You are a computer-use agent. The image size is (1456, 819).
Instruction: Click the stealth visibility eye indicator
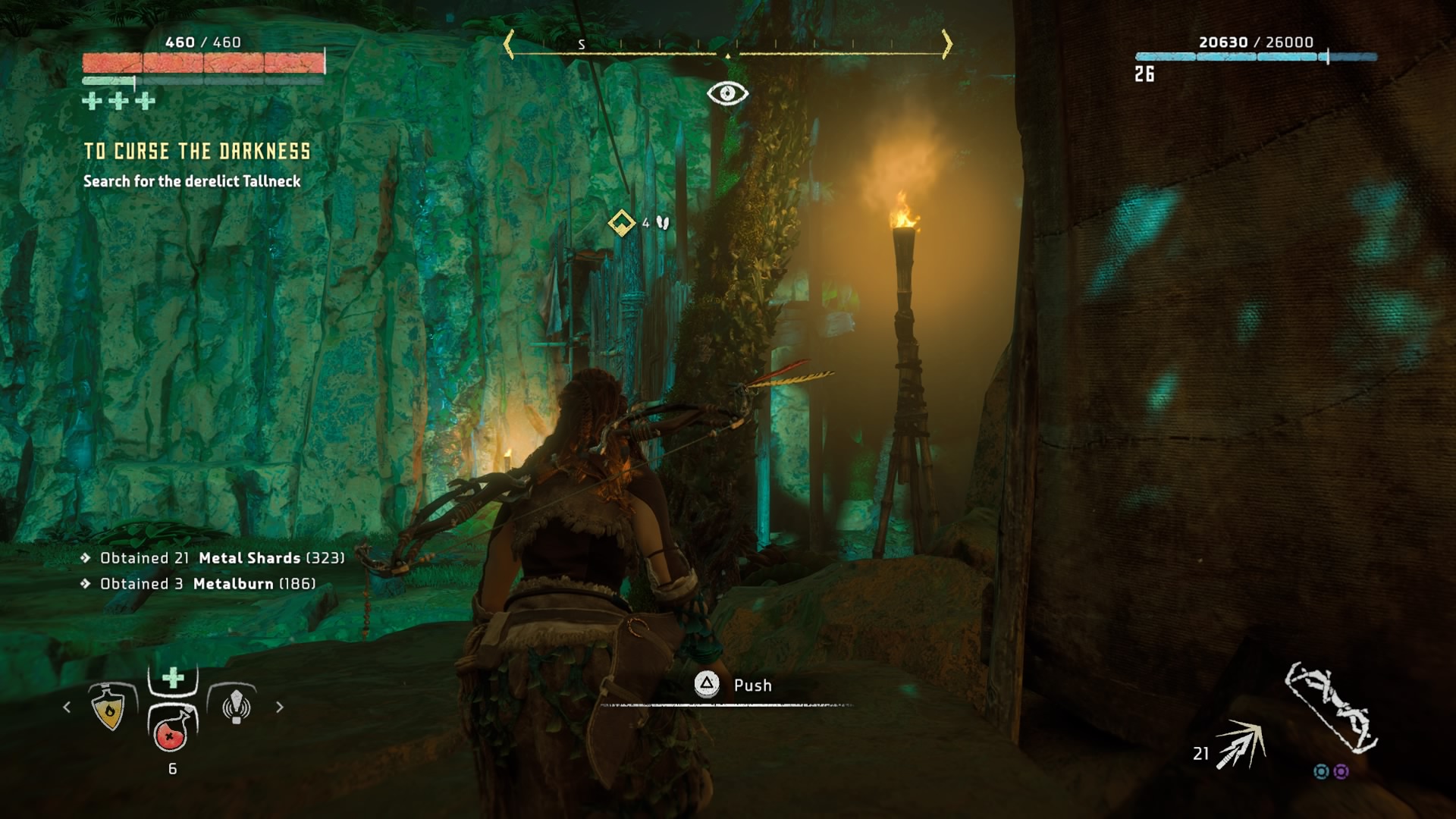727,93
